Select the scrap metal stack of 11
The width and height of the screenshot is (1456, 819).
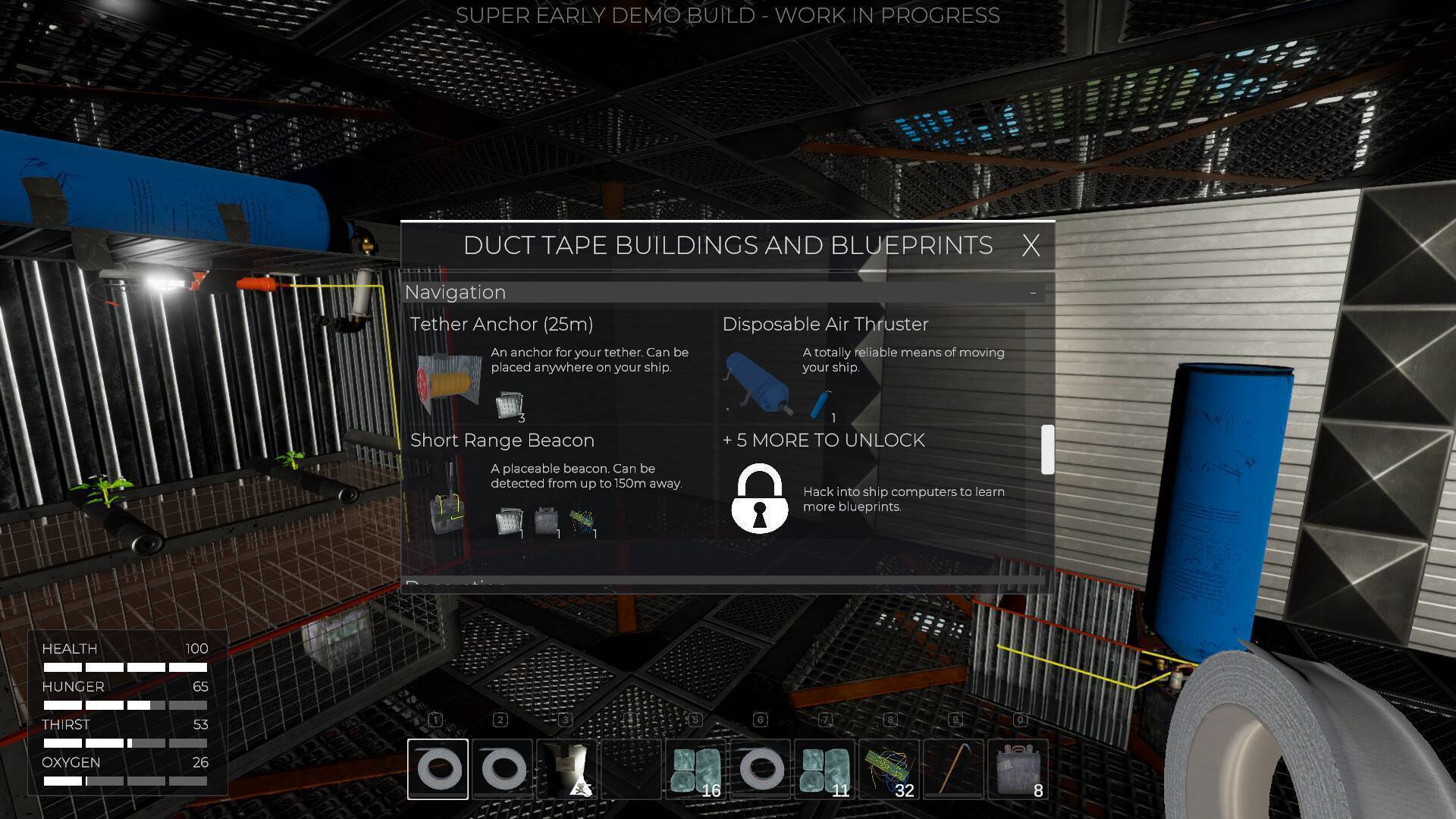click(x=825, y=769)
